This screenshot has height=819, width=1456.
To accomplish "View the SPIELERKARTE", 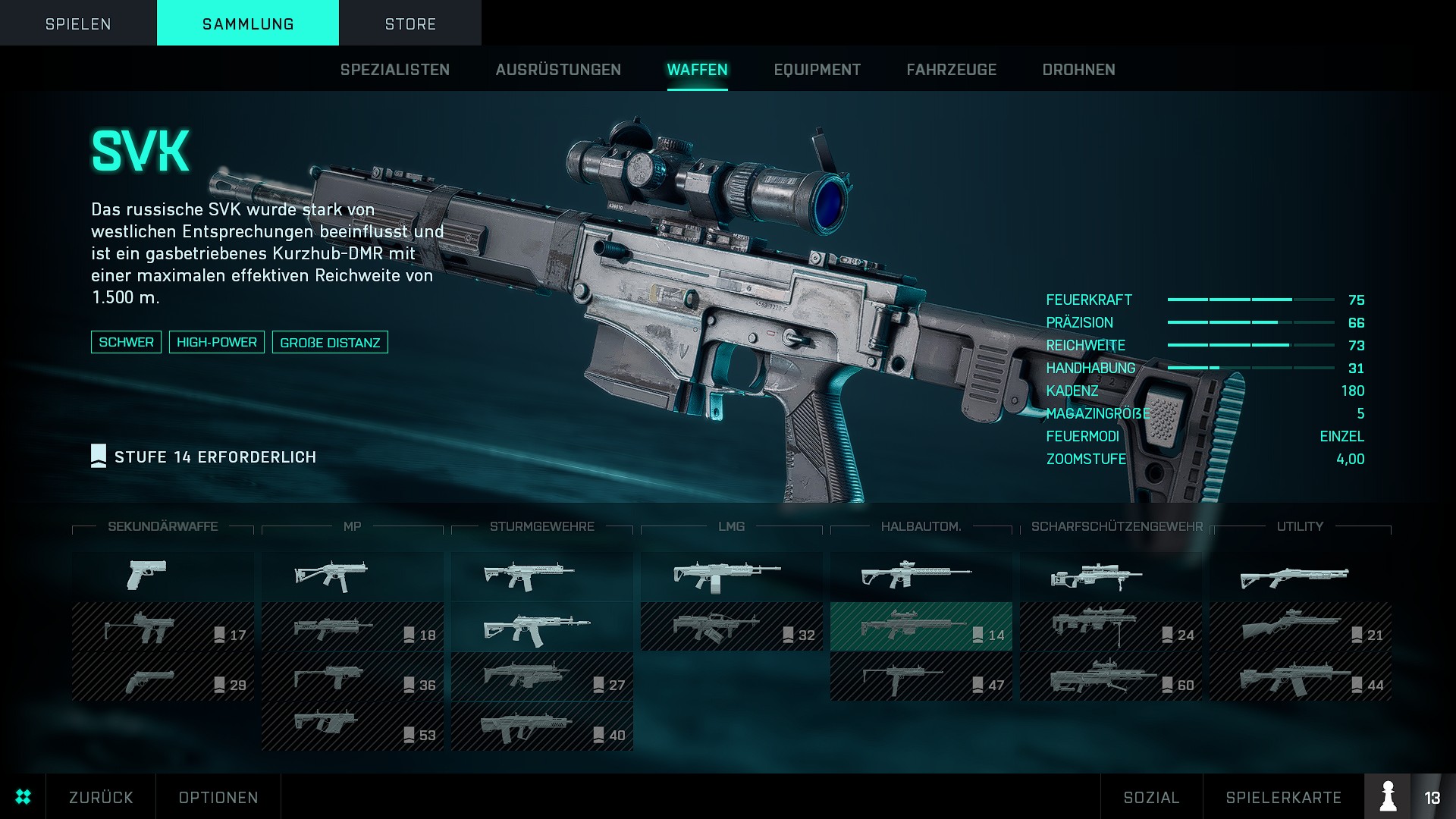I will (x=1283, y=797).
